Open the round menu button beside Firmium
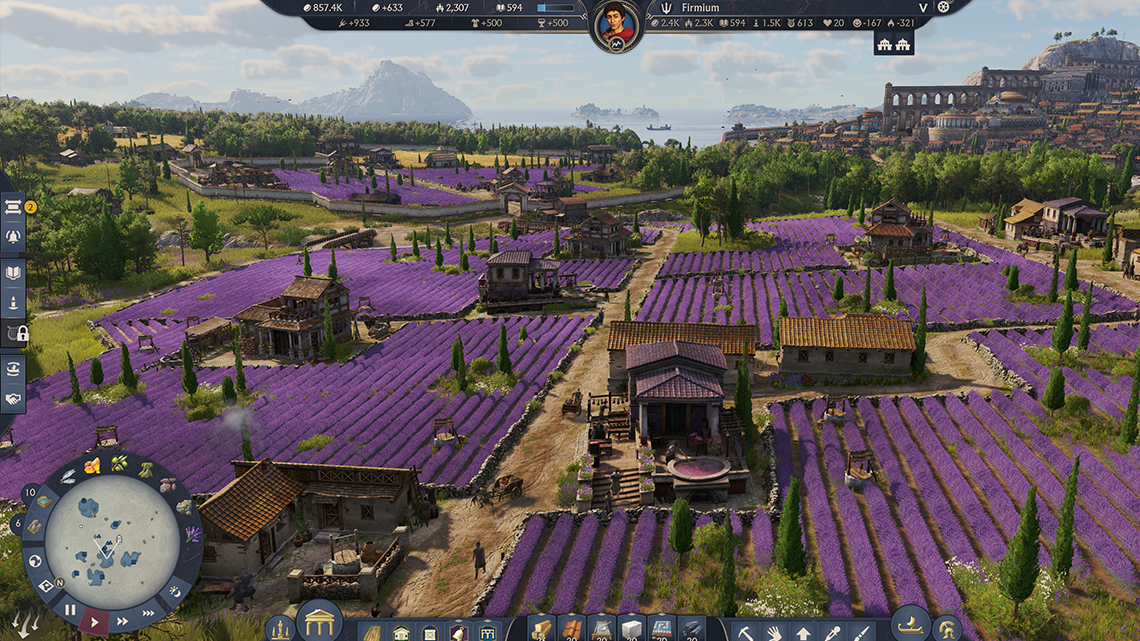Viewport: 1140px width, 641px height. (x=942, y=7)
